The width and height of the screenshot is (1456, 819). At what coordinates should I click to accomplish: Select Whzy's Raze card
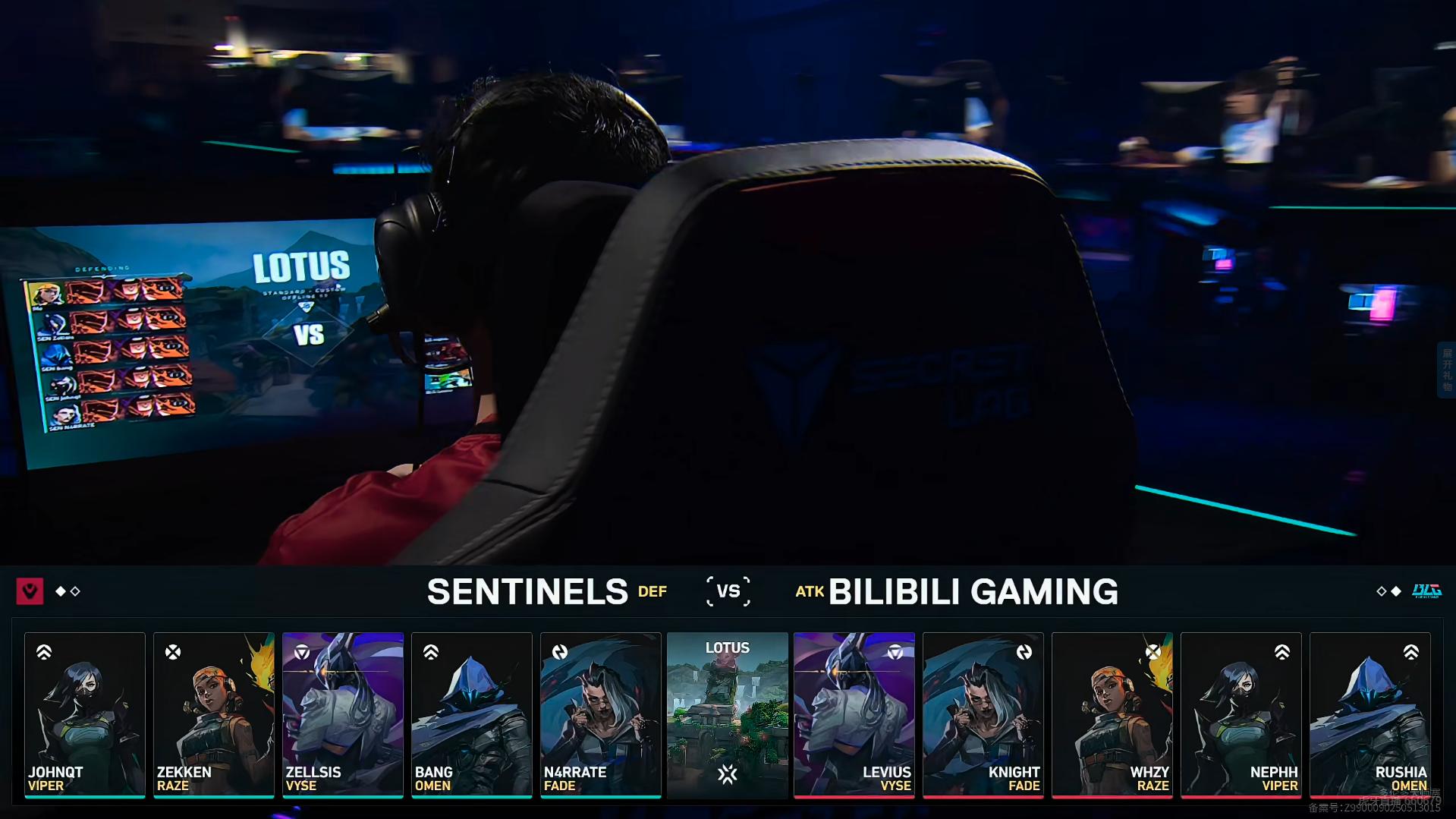1112,714
